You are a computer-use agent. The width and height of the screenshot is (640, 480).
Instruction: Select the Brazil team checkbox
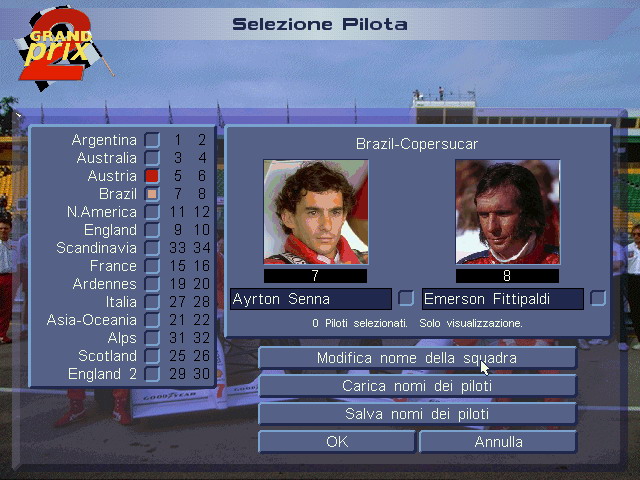pyautogui.click(x=152, y=194)
